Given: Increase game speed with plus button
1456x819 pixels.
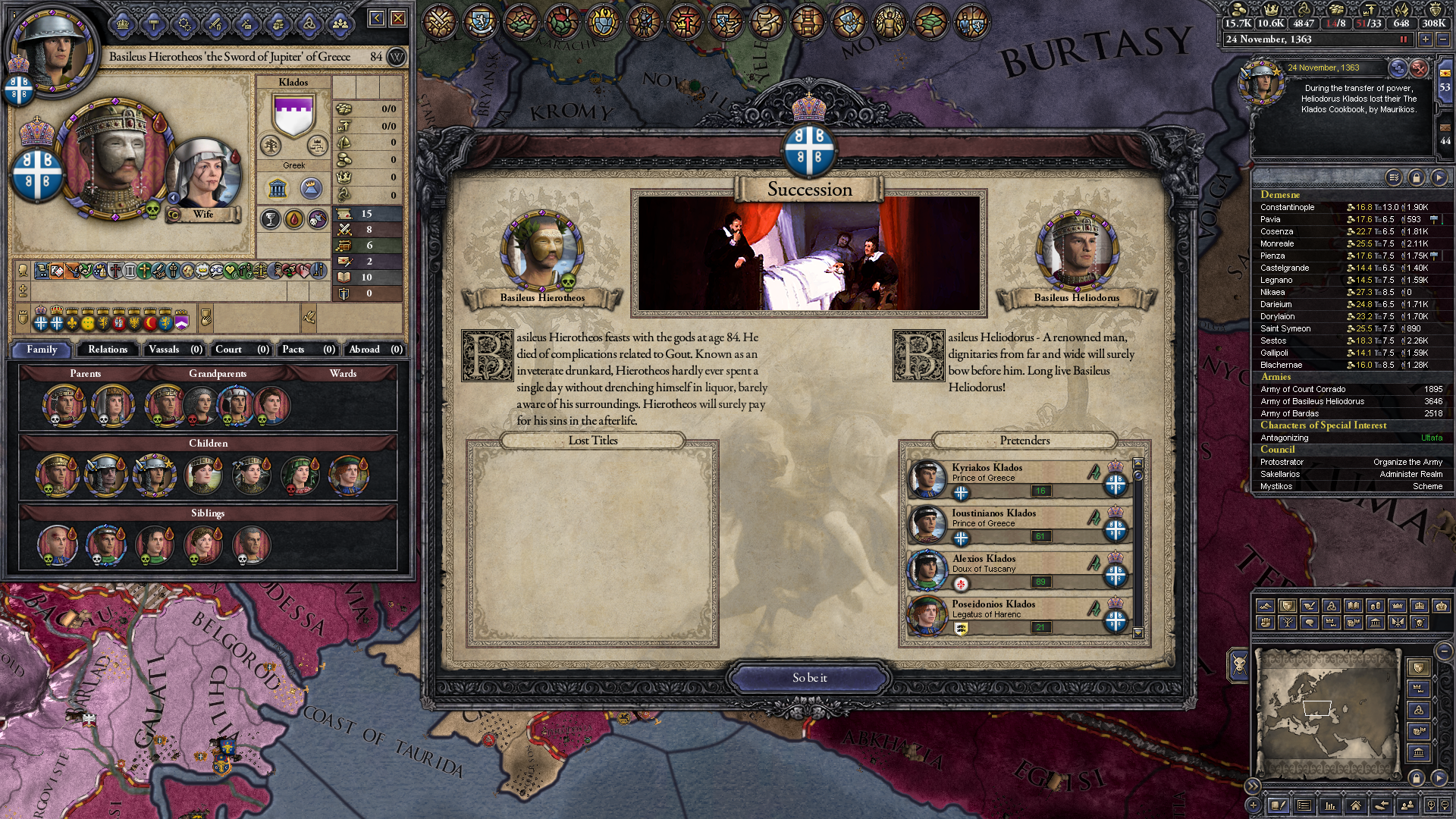Looking at the screenshot, I should 1426,39.
